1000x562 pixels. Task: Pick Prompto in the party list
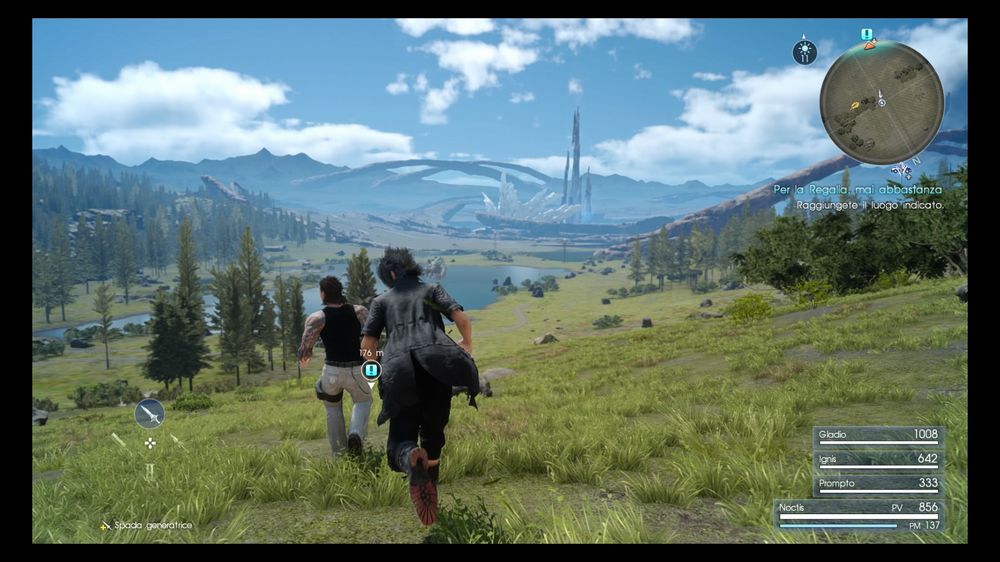(878, 483)
